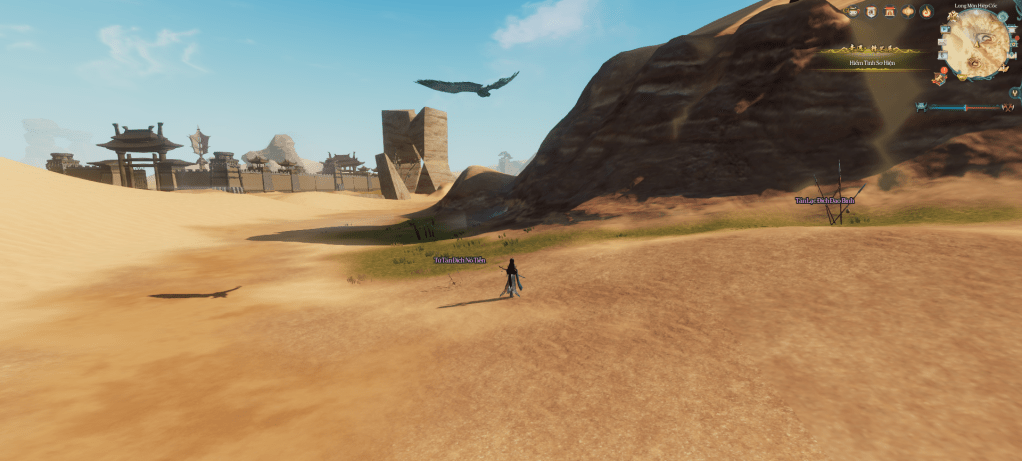Select the shield emblem icon
The height and width of the screenshot is (461, 1022).
click(871, 12)
